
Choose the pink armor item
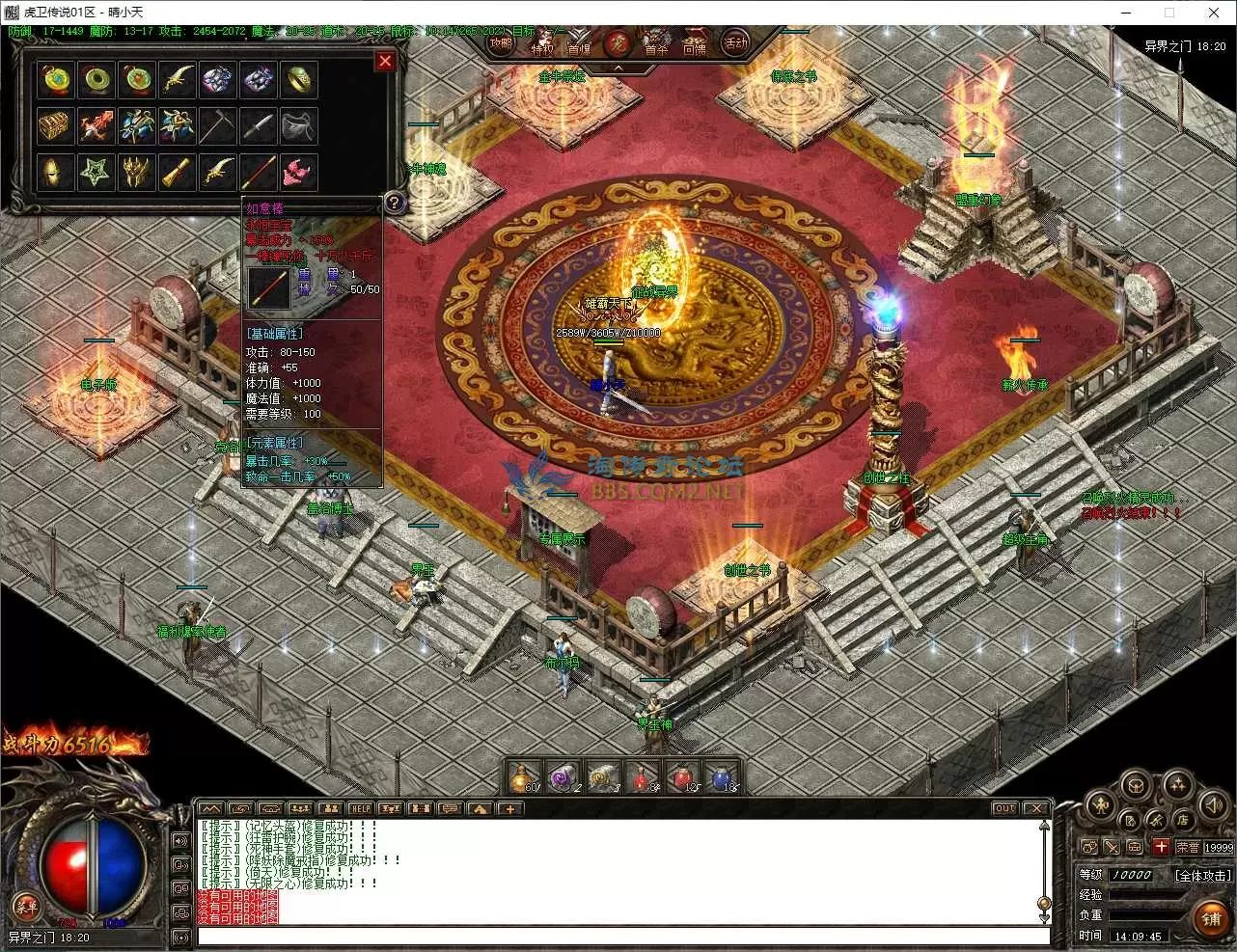(x=299, y=173)
